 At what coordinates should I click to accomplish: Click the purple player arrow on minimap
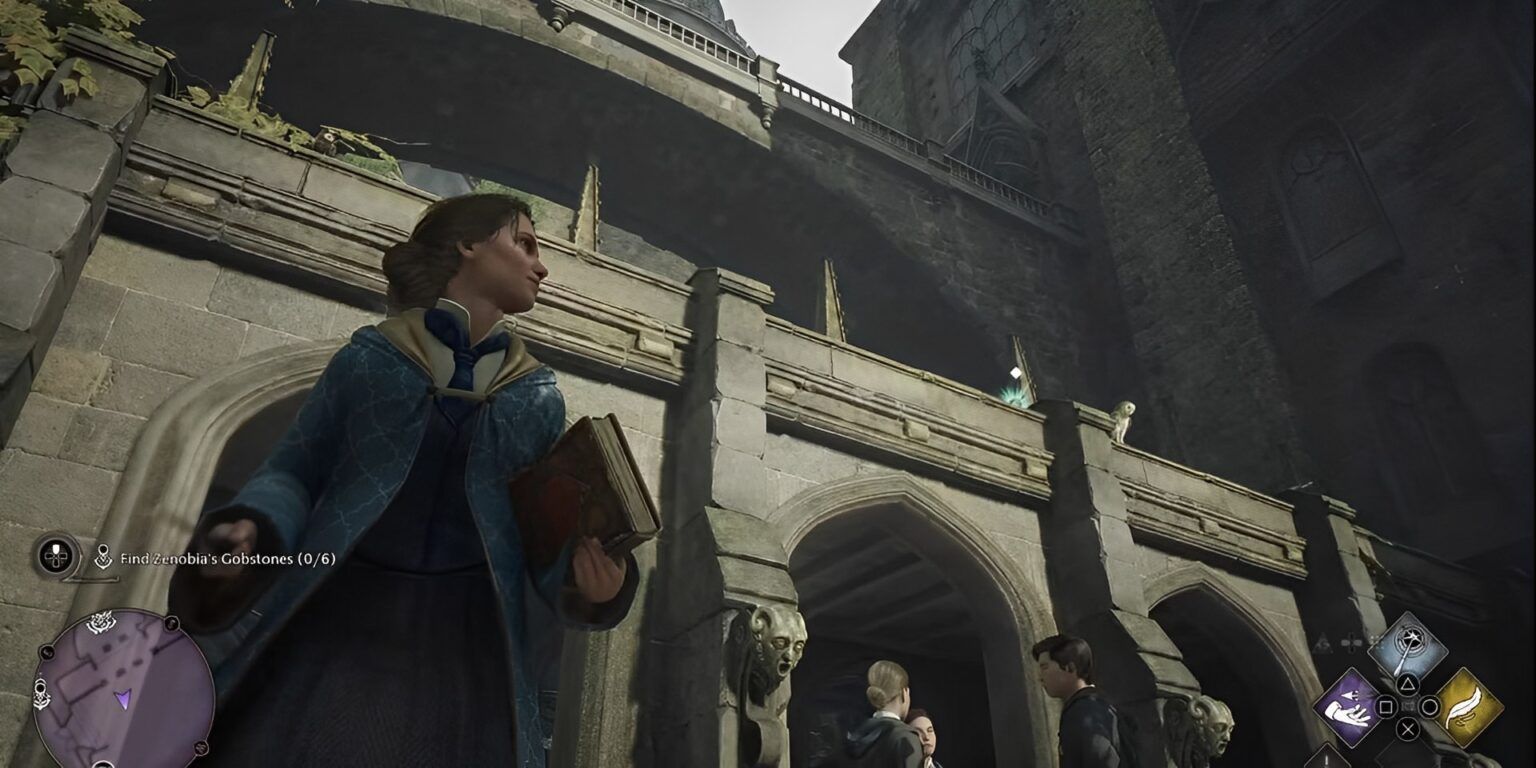coord(124,700)
